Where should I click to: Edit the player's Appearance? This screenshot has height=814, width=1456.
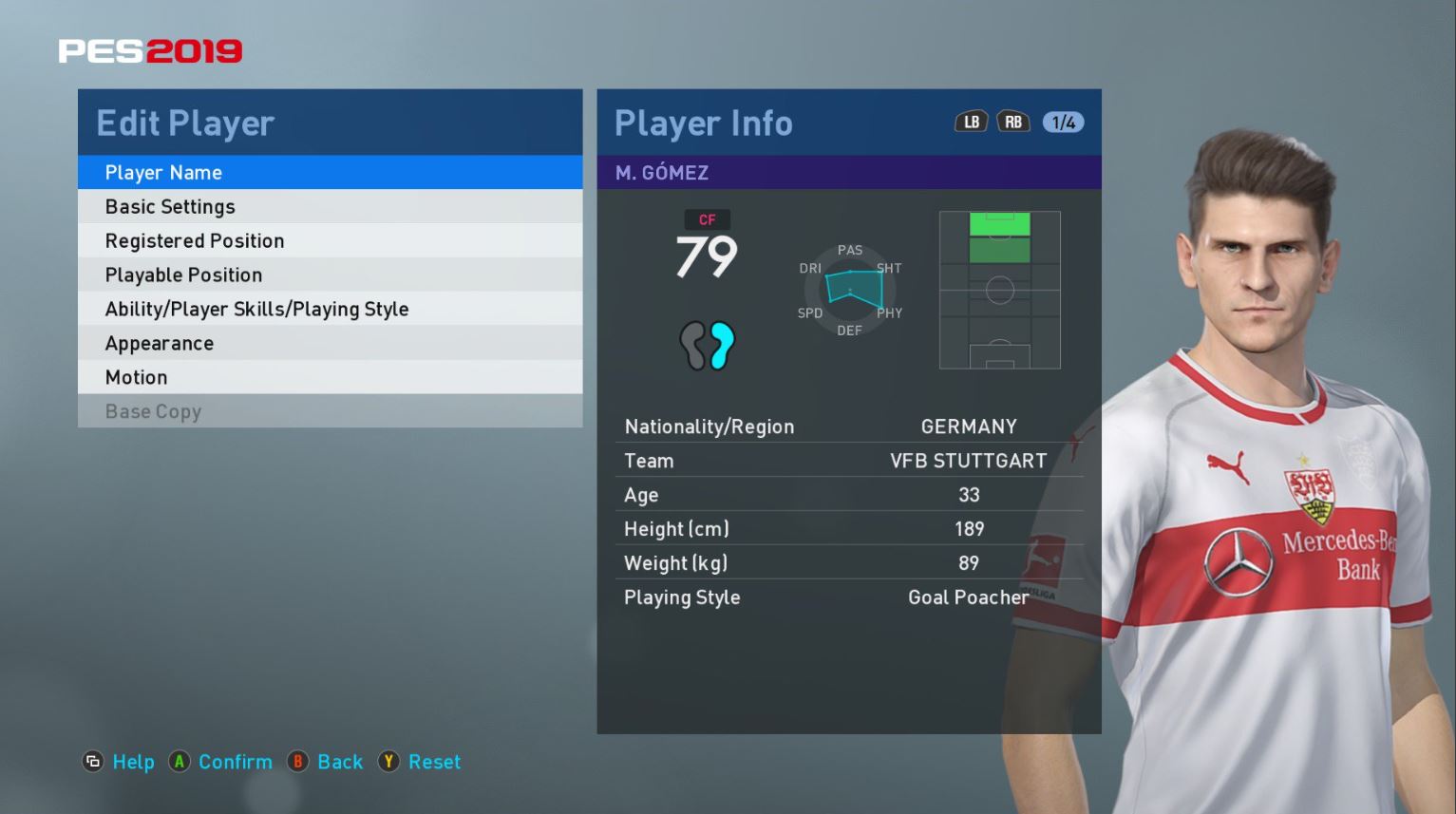[330, 344]
